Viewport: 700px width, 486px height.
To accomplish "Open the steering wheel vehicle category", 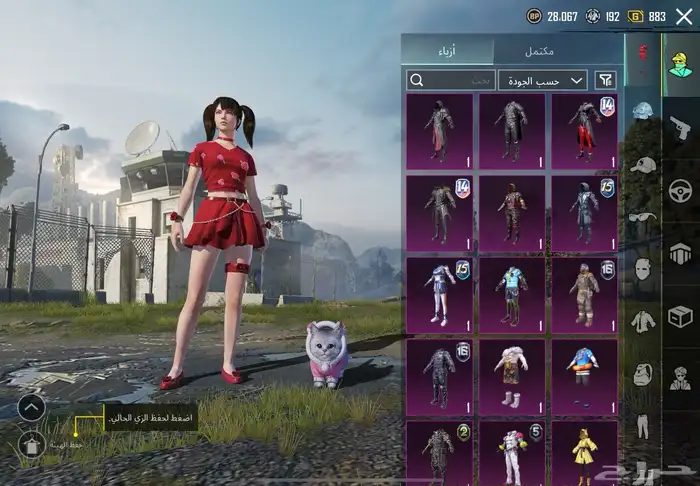I will tap(681, 190).
